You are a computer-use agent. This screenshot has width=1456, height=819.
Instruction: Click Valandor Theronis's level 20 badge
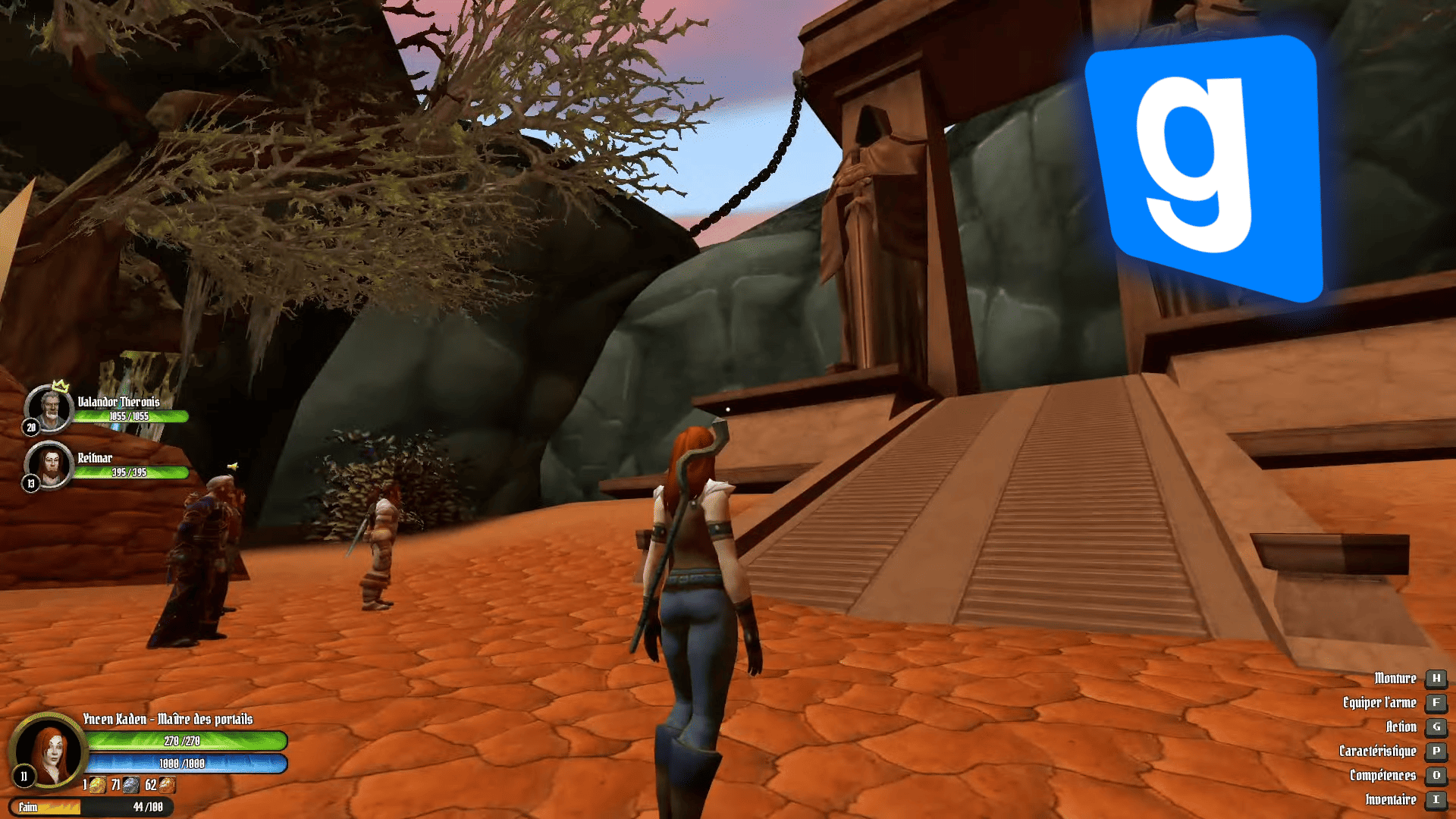tap(31, 428)
